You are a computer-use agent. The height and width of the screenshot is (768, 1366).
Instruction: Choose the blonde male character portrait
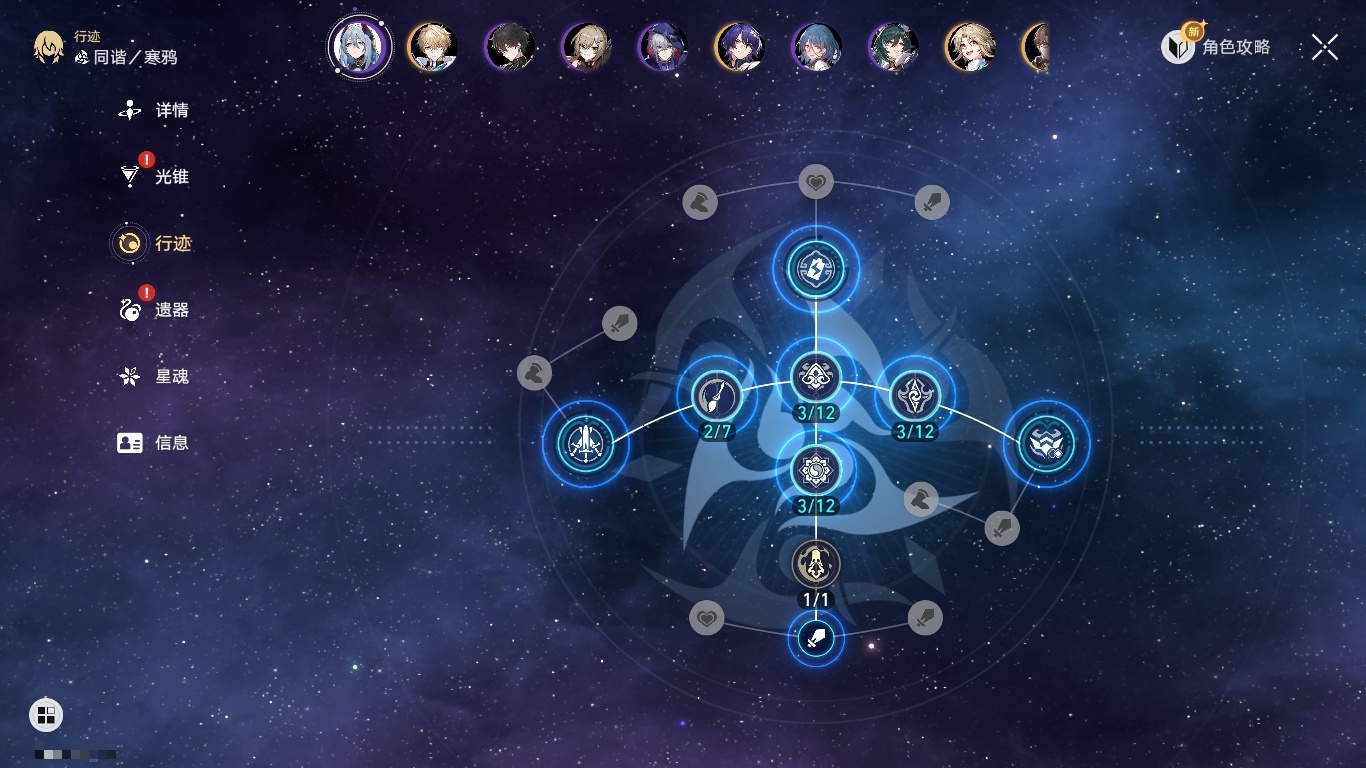433,47
